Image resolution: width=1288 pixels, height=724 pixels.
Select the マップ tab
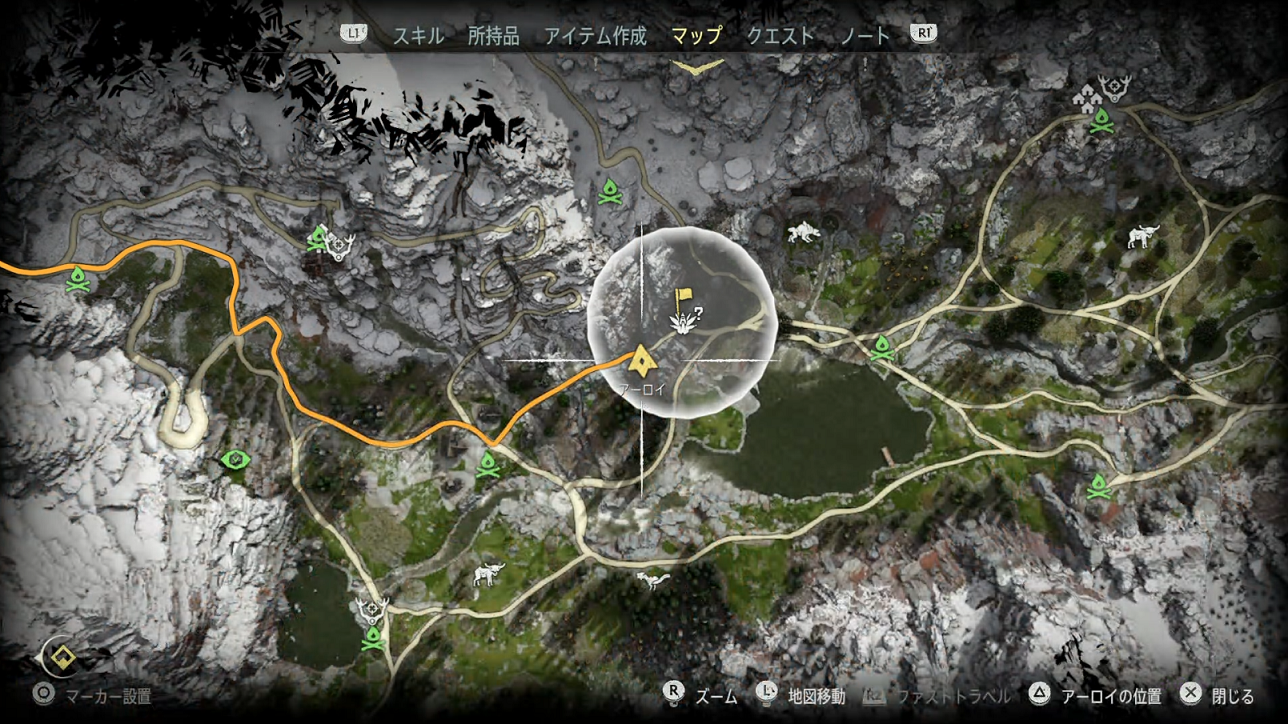click(x=697, y=36)
